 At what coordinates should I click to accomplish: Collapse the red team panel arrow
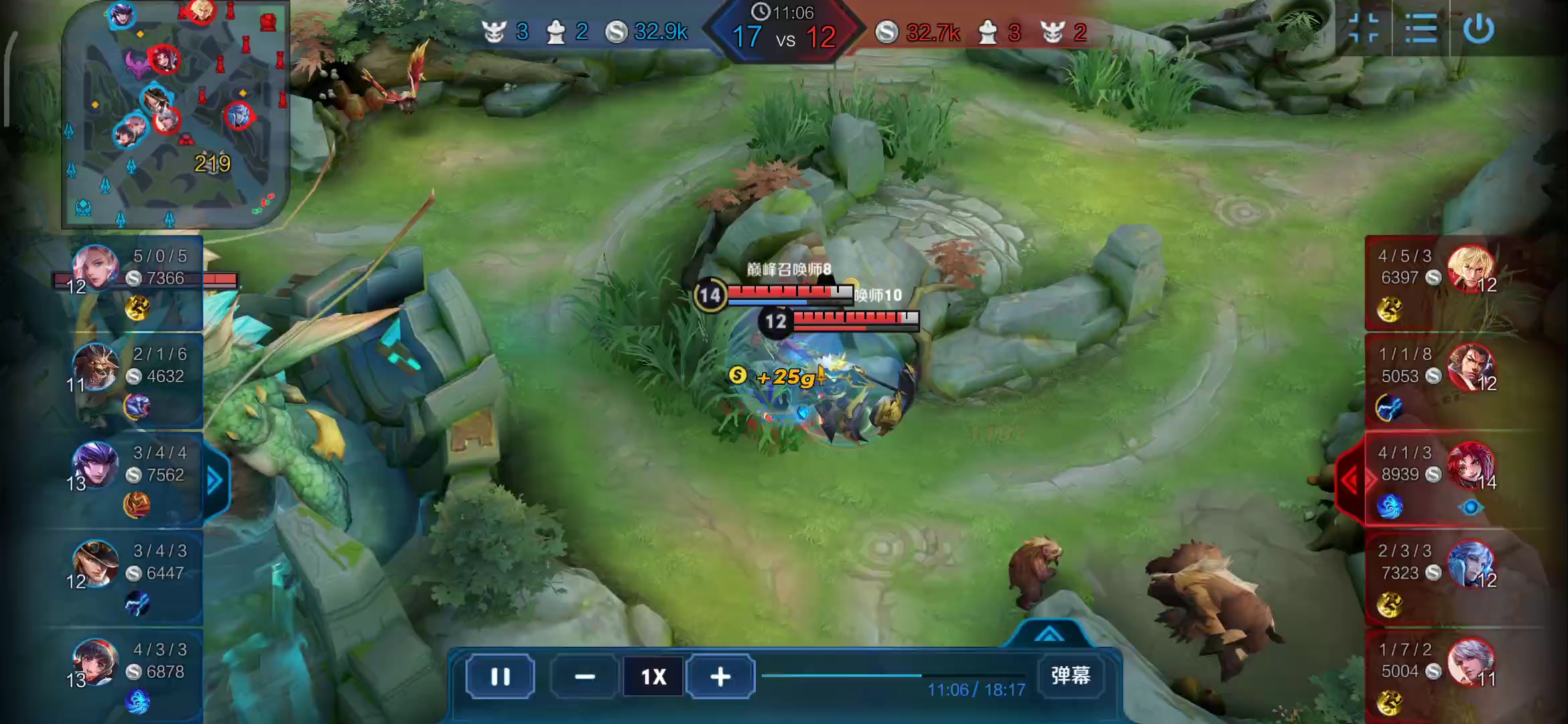click(x=1350, y=480)
